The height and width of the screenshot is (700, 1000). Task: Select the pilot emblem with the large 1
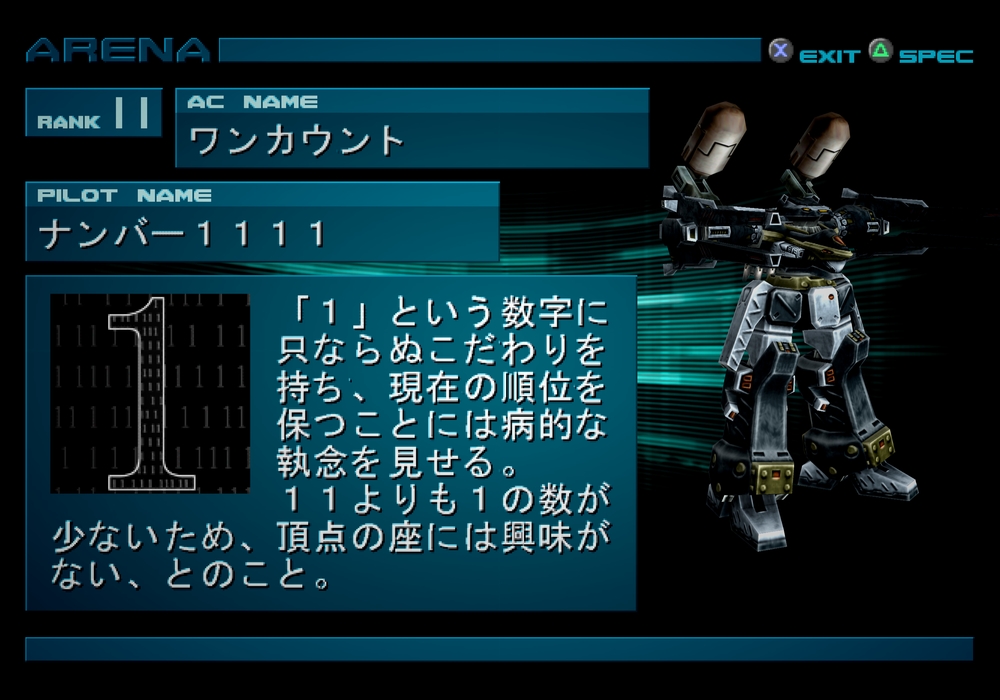pos(150,393)
